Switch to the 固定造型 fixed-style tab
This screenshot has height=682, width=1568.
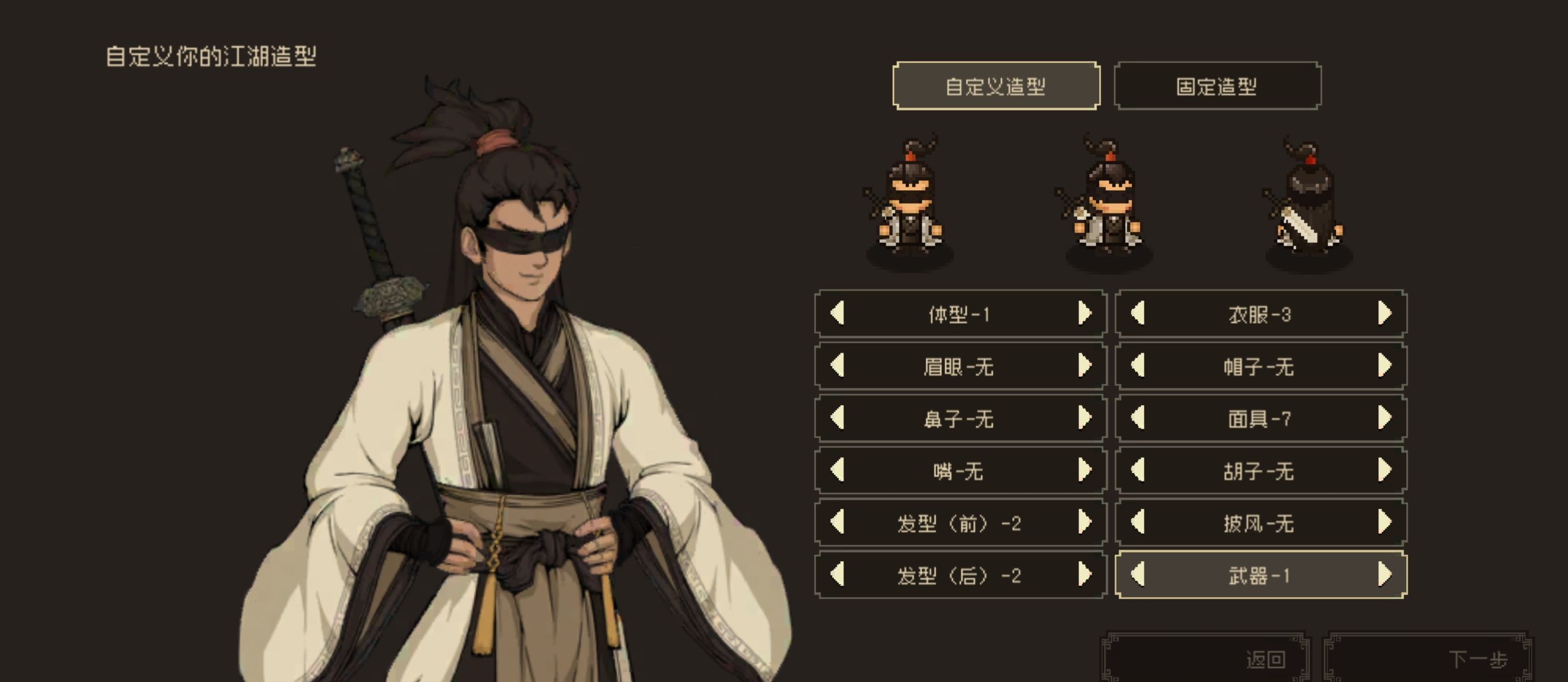pyautogui.click(x=1218, y=86)
